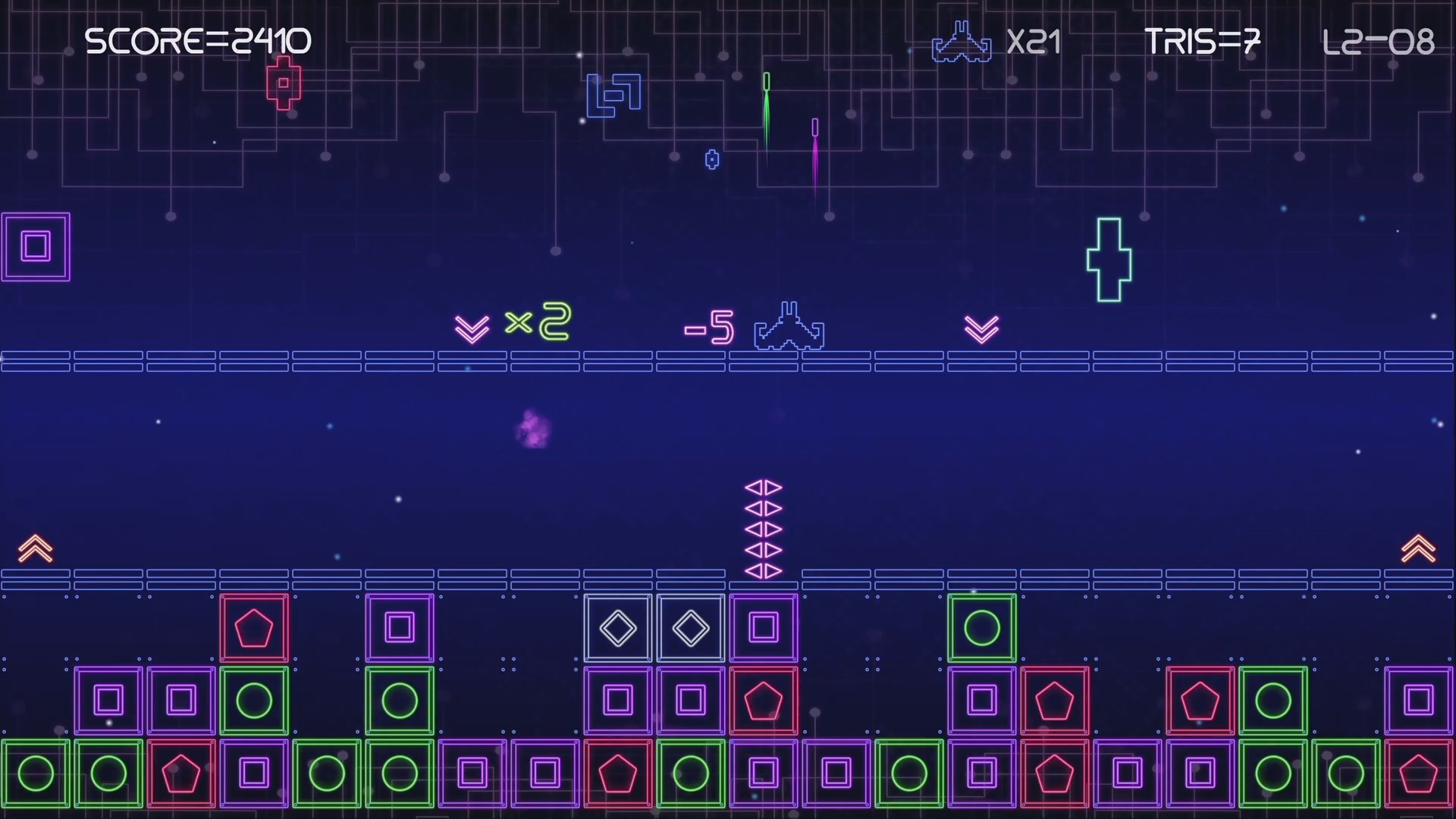Click the X21 lives counter

click(x=1034, y=42)
